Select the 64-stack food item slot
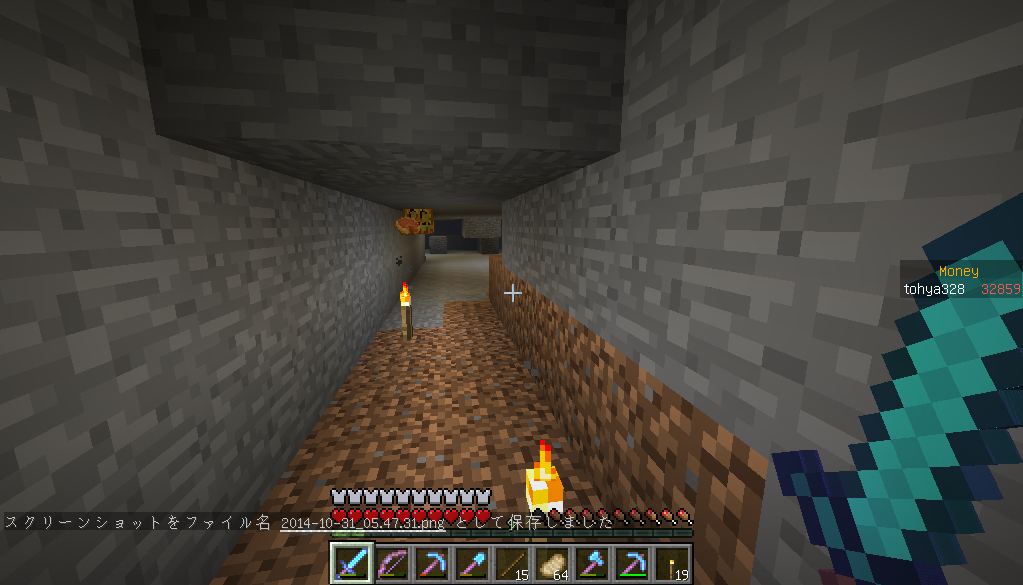Screen dimensions: 1023x585 [550, 563]
